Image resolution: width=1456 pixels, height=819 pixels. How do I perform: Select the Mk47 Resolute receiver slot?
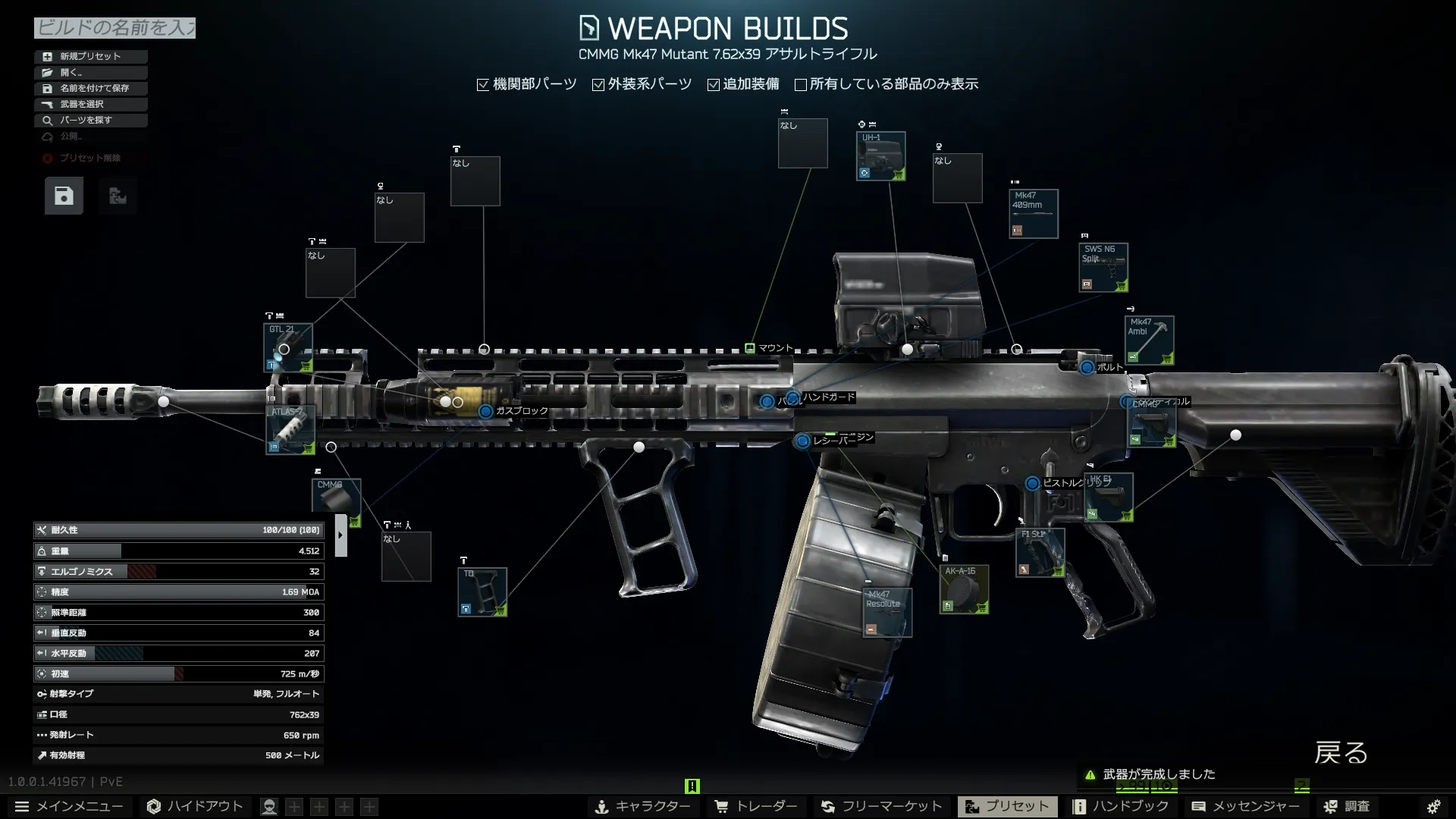tap(887, 612)
